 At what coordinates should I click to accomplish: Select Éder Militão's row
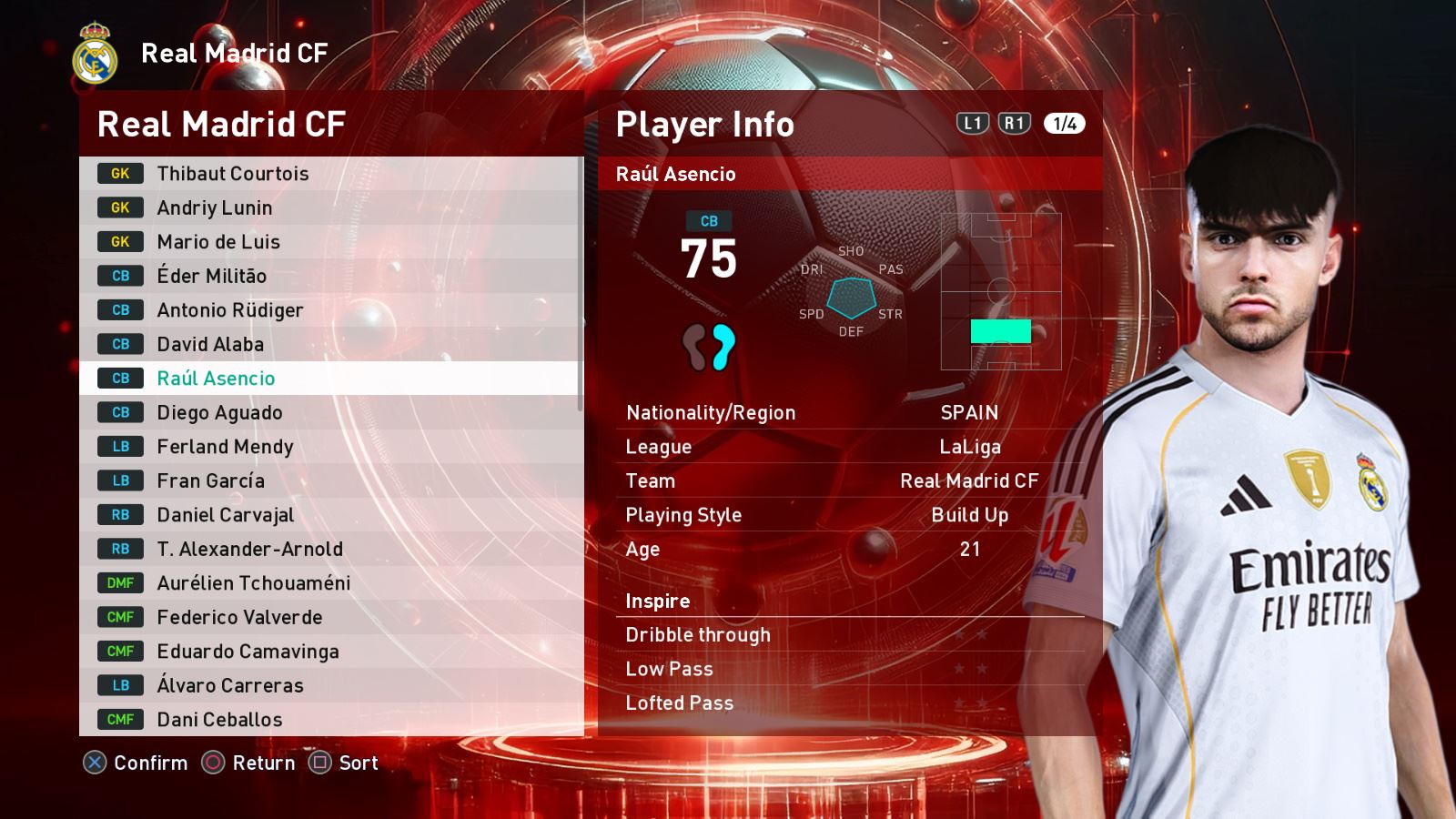(x=328, y=276)
